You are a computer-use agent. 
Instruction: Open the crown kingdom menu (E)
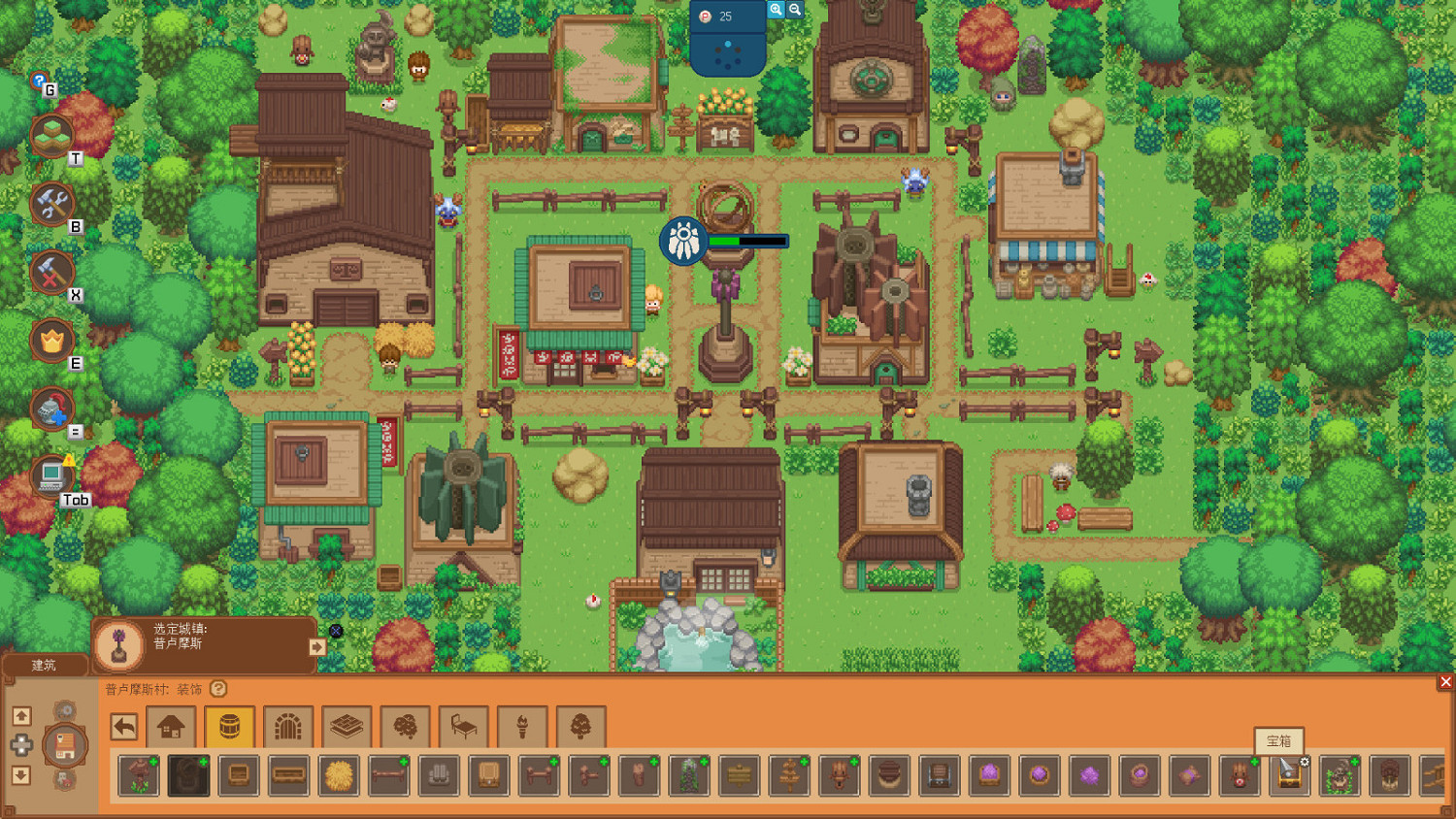point(53,342)
